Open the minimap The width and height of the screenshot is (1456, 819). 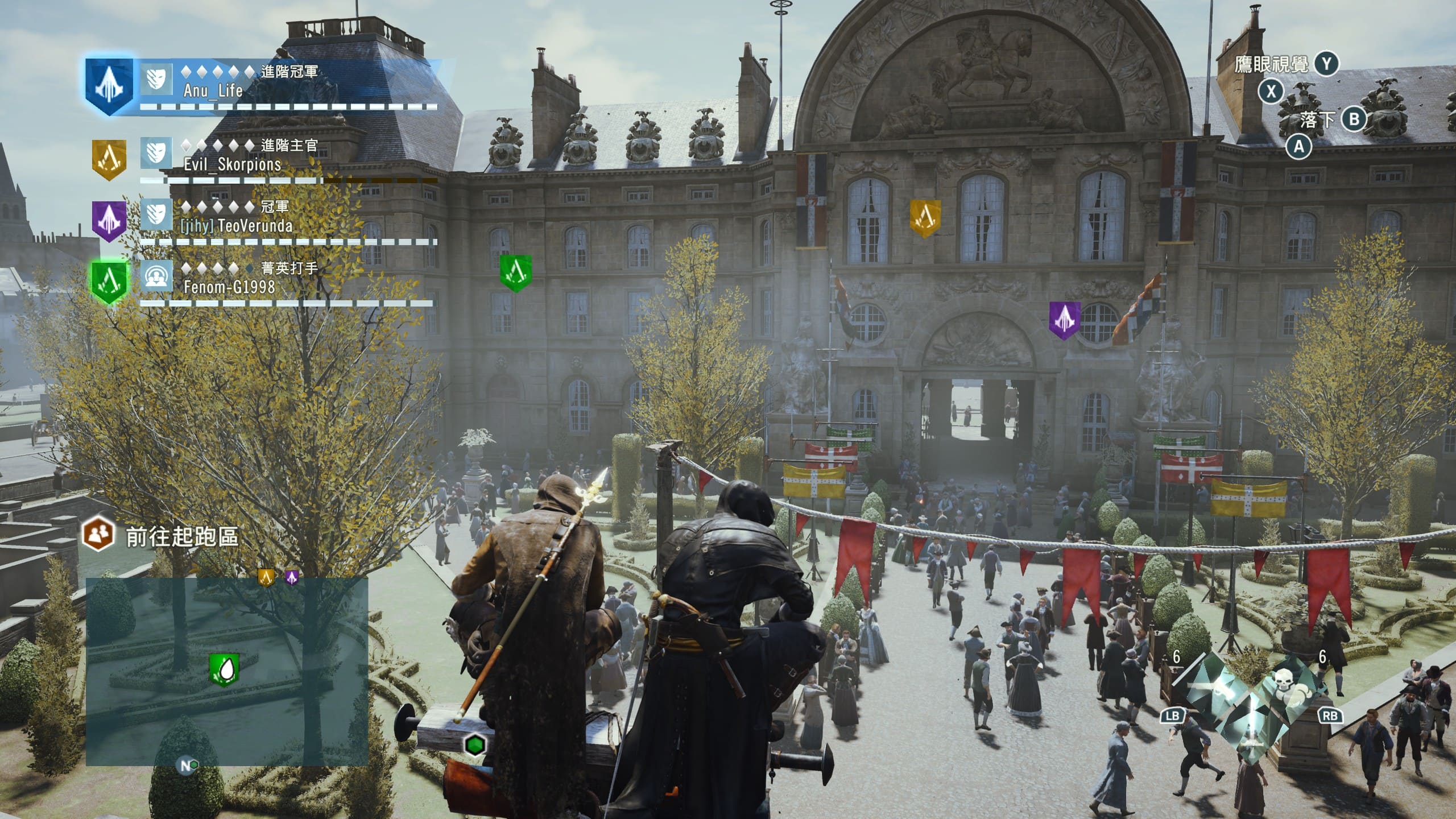[x=227, y=671]
